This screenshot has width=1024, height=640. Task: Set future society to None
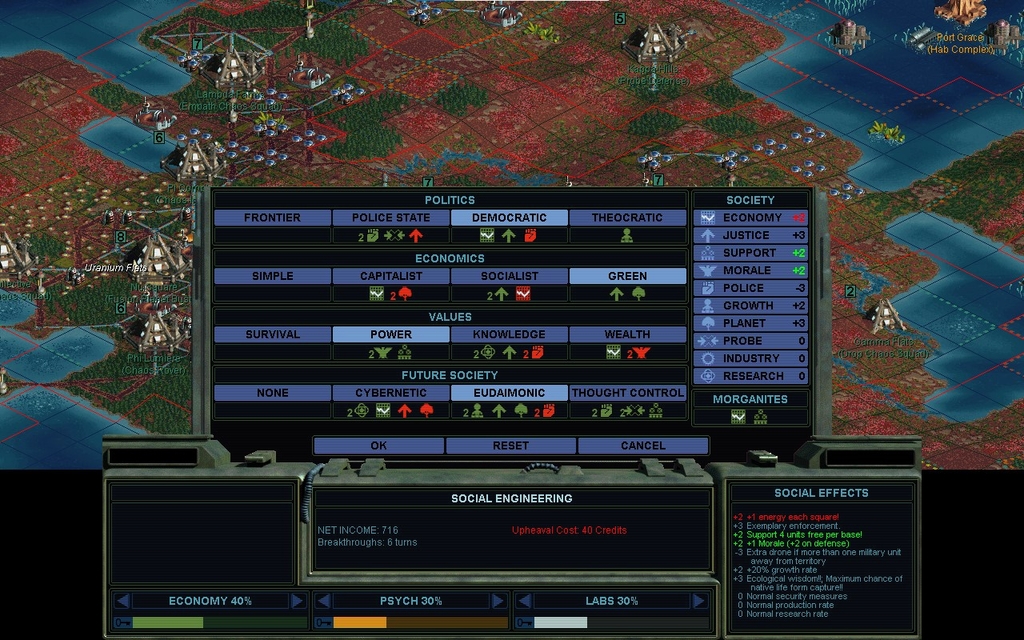(272, 393)
